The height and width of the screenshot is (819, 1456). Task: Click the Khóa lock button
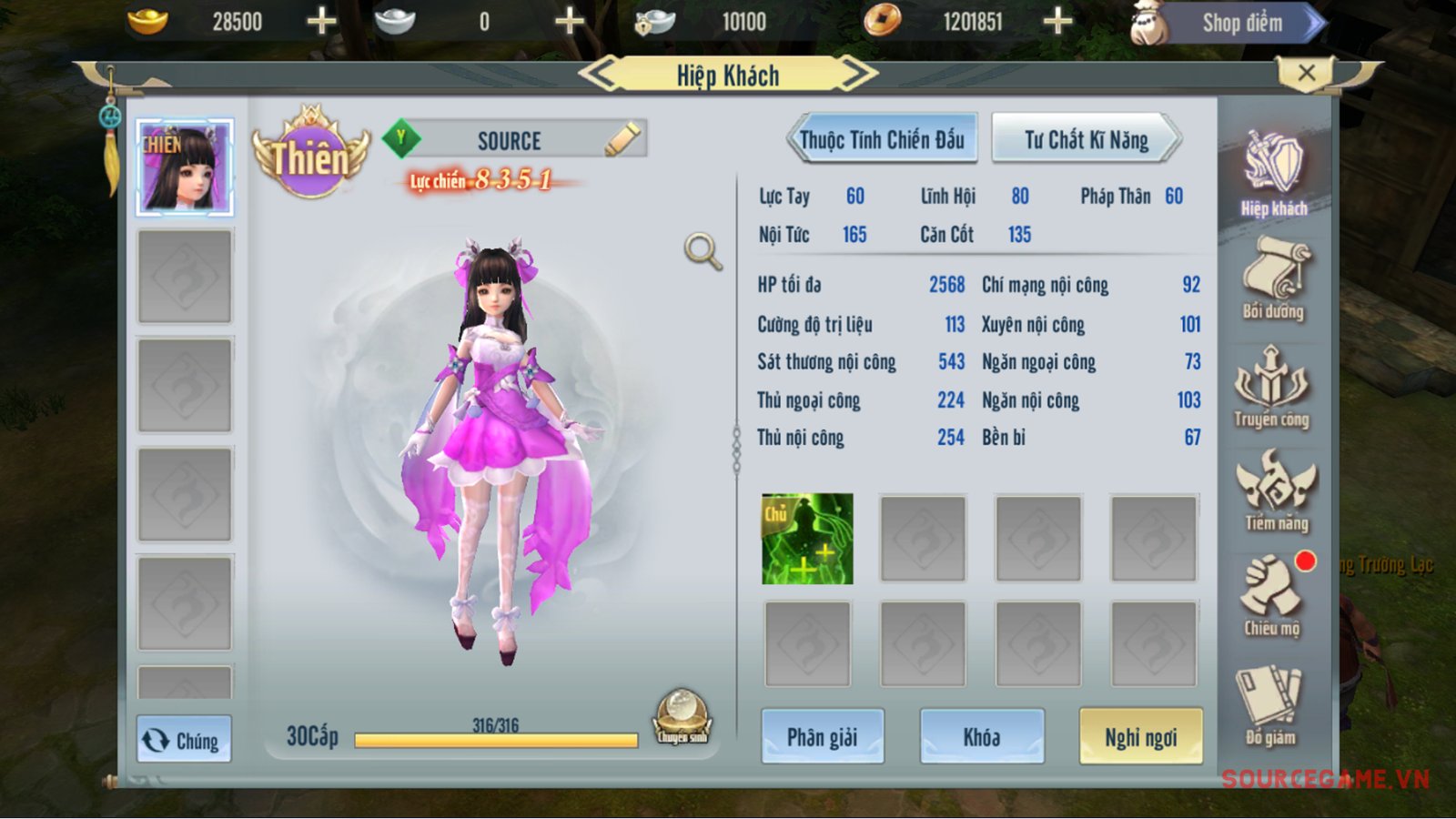tap(981, 736)
